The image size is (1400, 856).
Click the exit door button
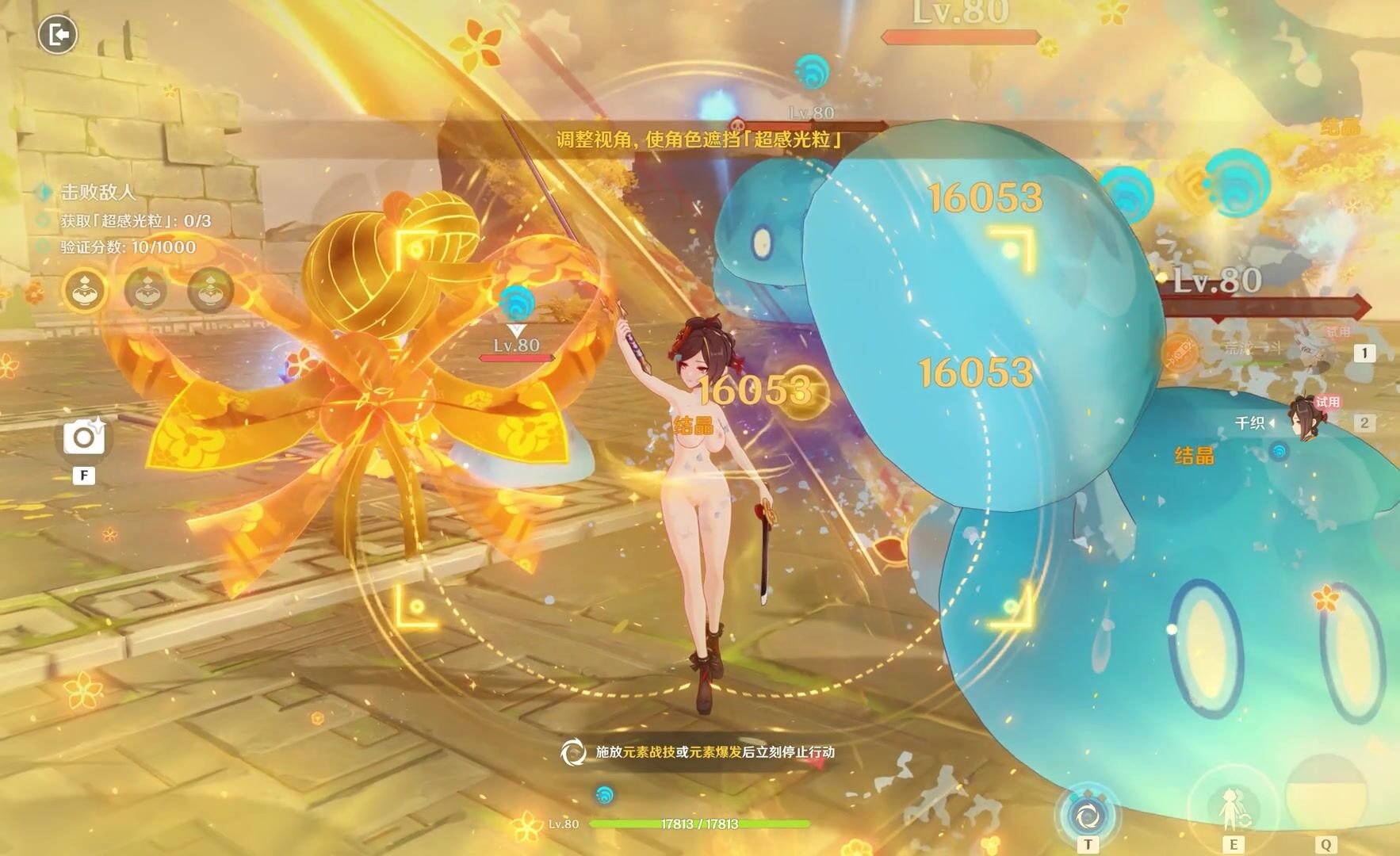coord(57,35)
